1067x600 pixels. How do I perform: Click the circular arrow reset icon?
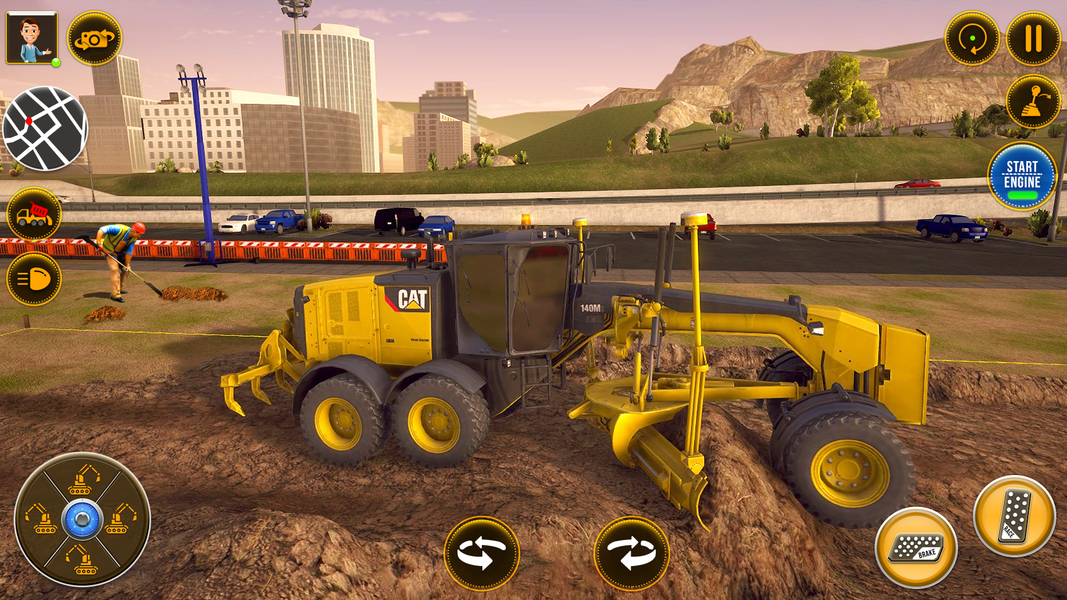pyautogui.click(x=972, y=39)
